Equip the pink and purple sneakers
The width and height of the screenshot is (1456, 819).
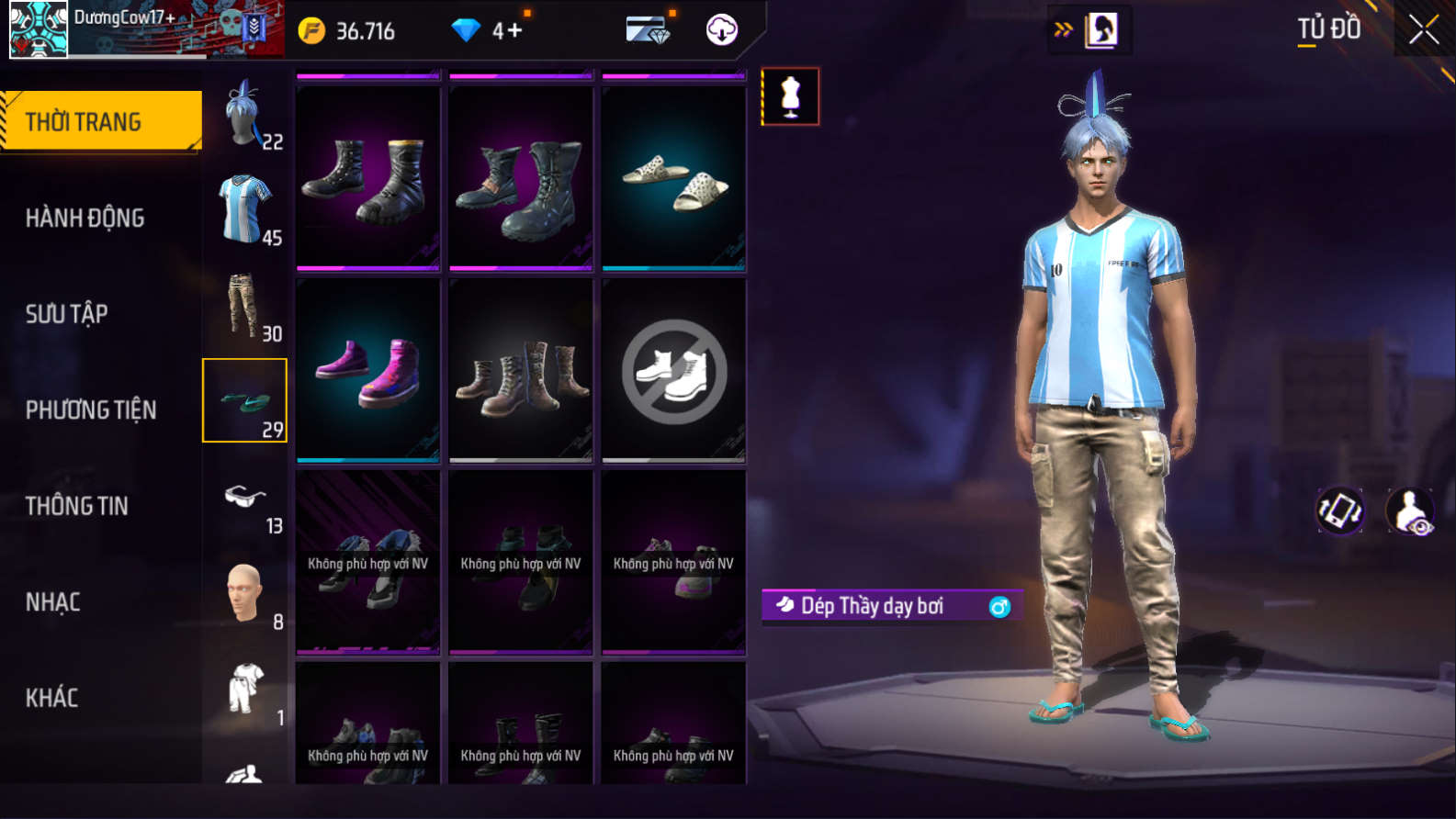tap(367, 370)
